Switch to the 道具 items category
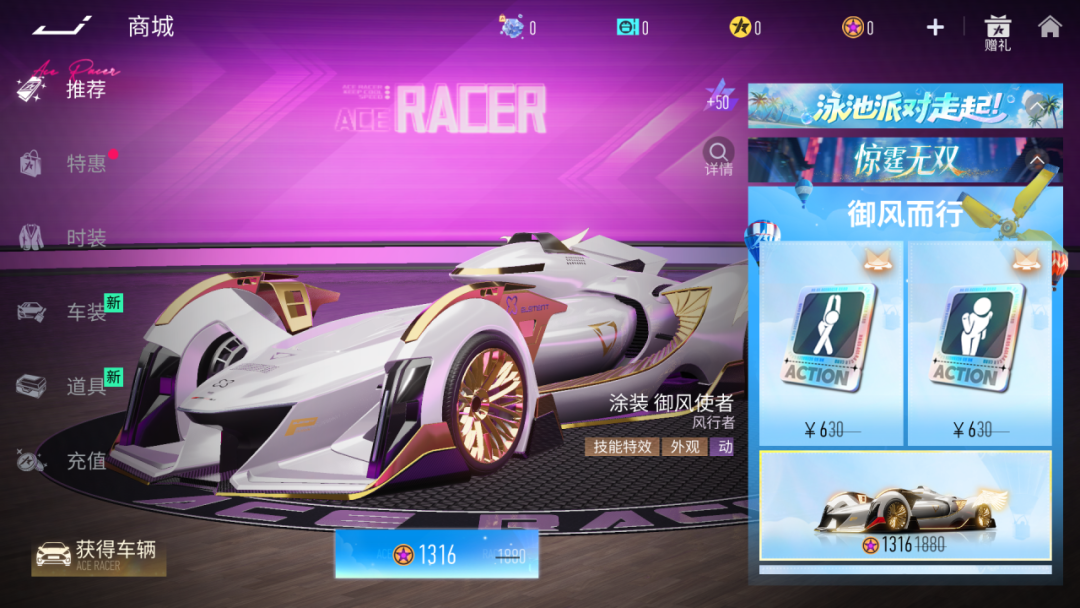This screenshot has height=608, width=1080. tap(85, 386)
